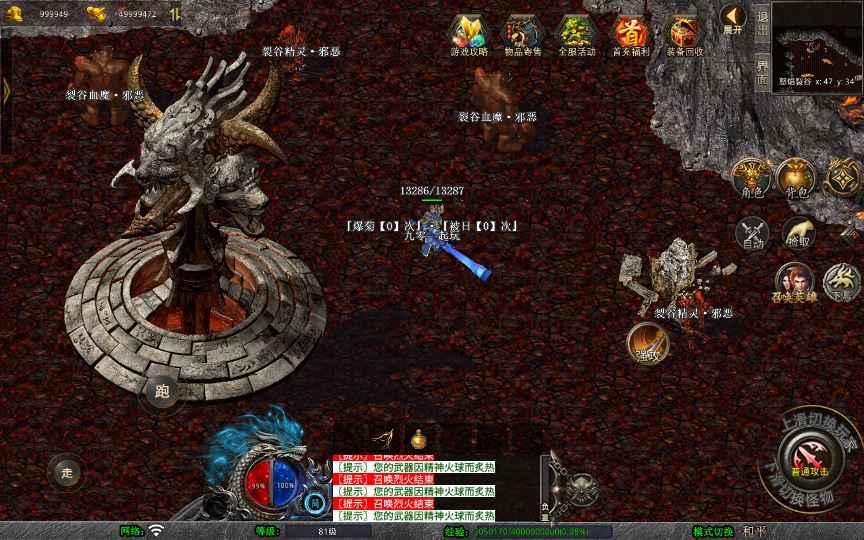The width and height of the screenshot is (864, 540).
Task: Open the 背包 backpack
Action: [x=795, y=177]
